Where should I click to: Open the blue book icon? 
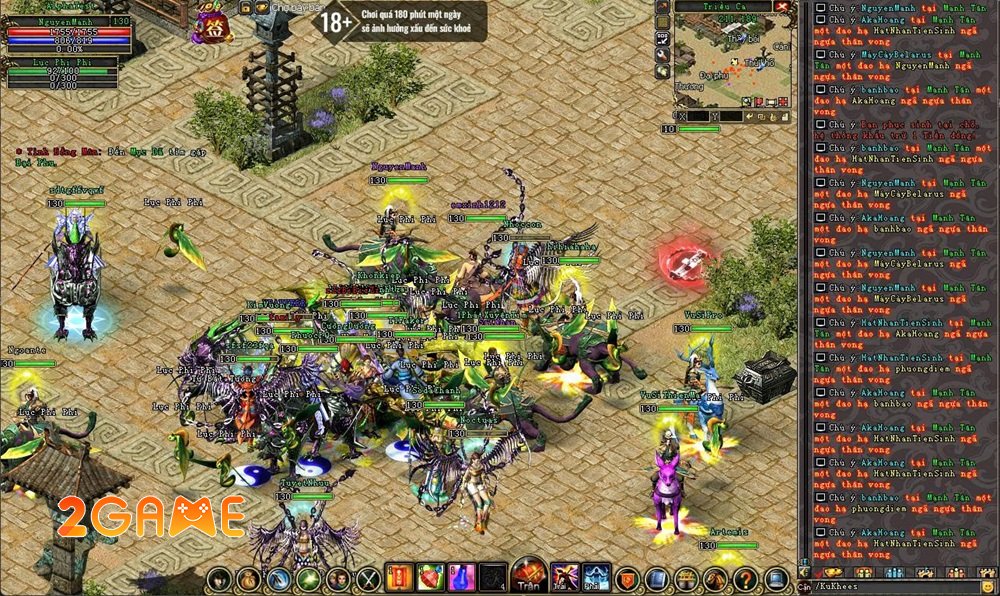[x=657, y=579]
